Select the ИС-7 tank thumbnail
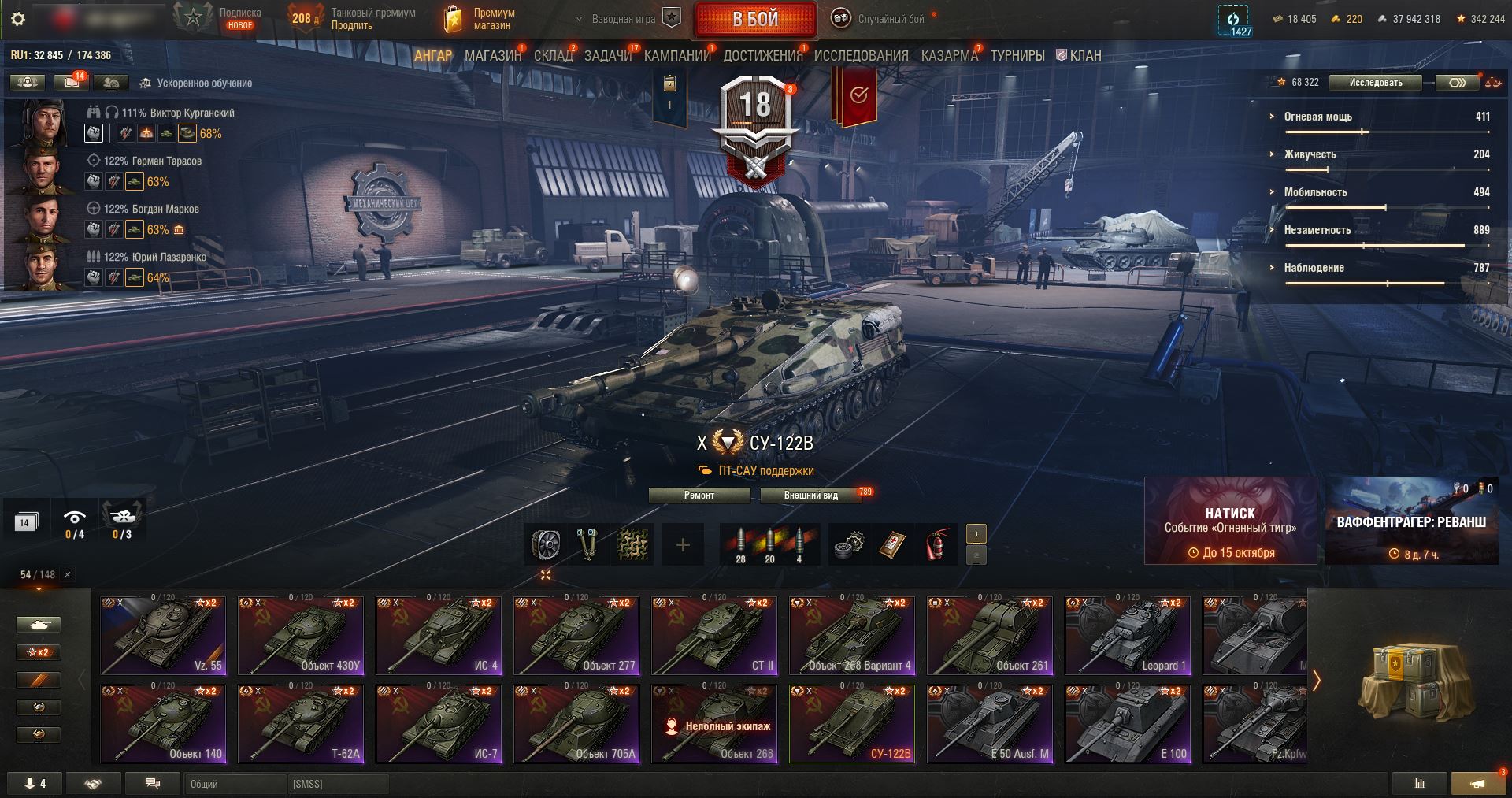This screenshot has width=1512, height=798. (439, 723)
